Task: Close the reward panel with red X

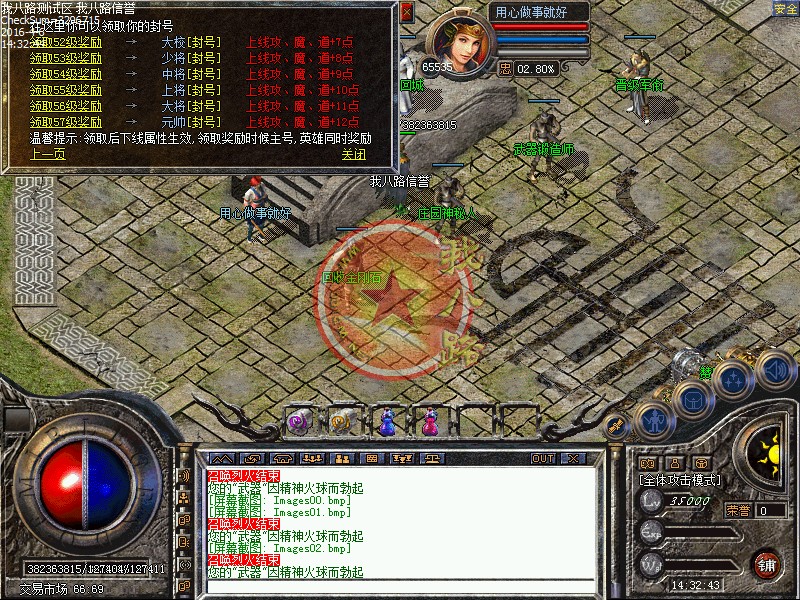Action: [x=406, y=14]
